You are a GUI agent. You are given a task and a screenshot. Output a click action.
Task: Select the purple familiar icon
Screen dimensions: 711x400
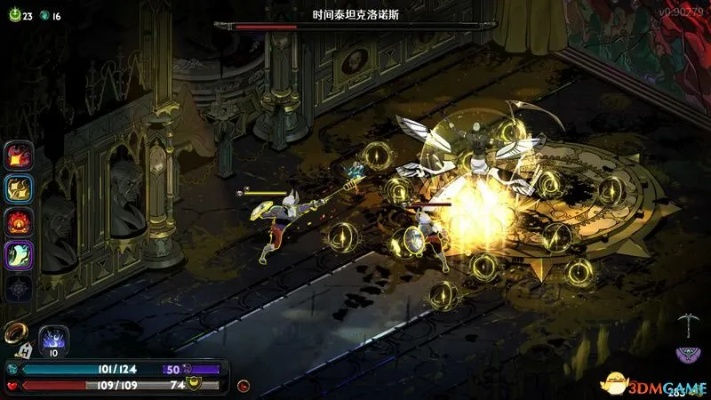click(686, 353)
